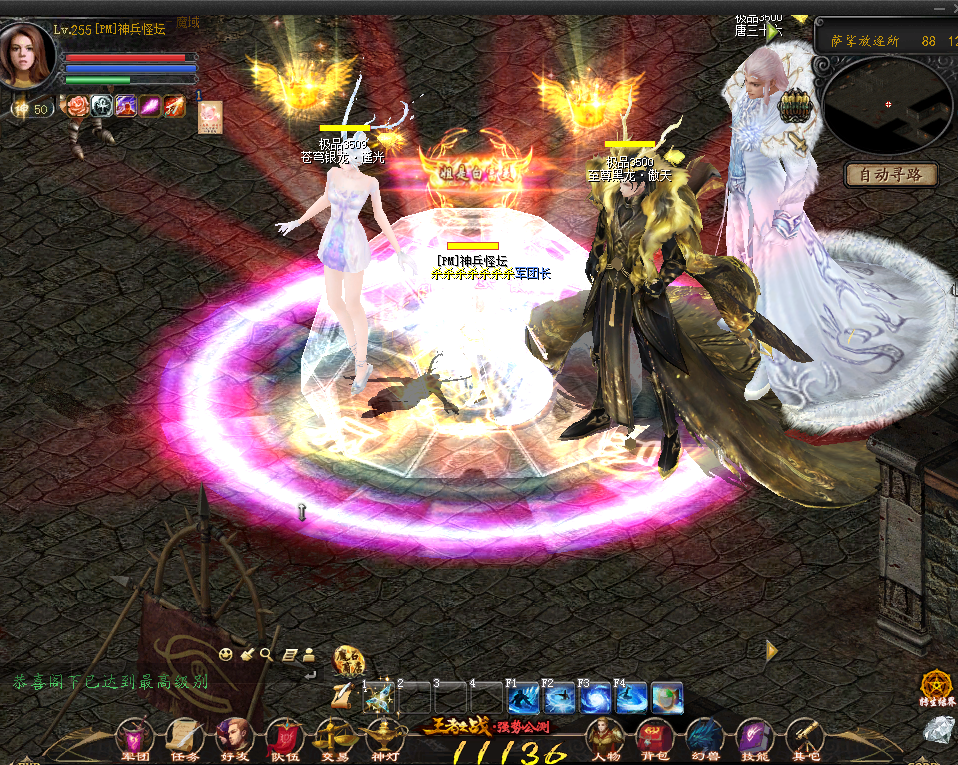Open the 幻兽 (Pet) dragon menu

704,737
